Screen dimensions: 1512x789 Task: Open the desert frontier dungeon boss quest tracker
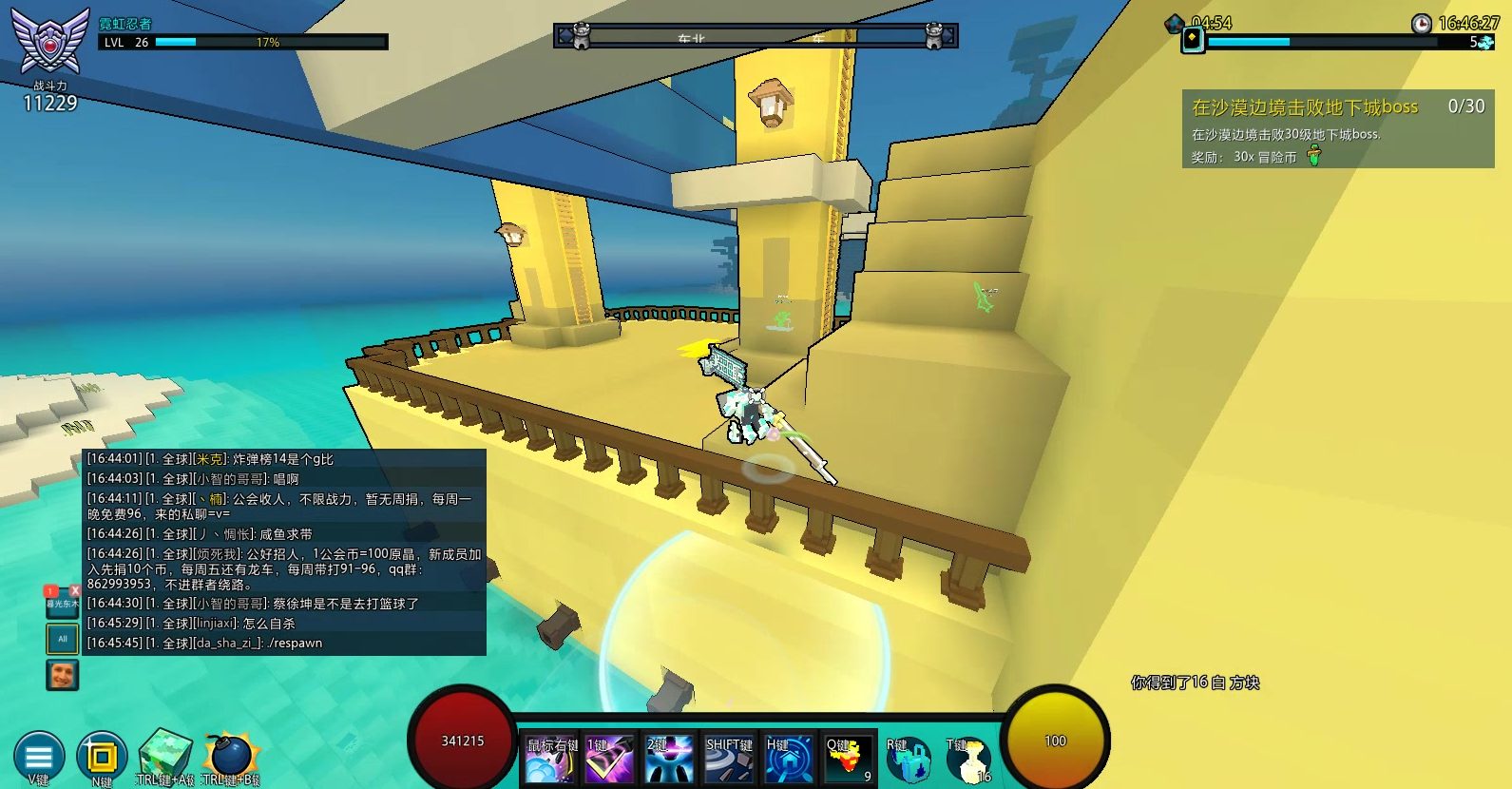(1337, 129)
